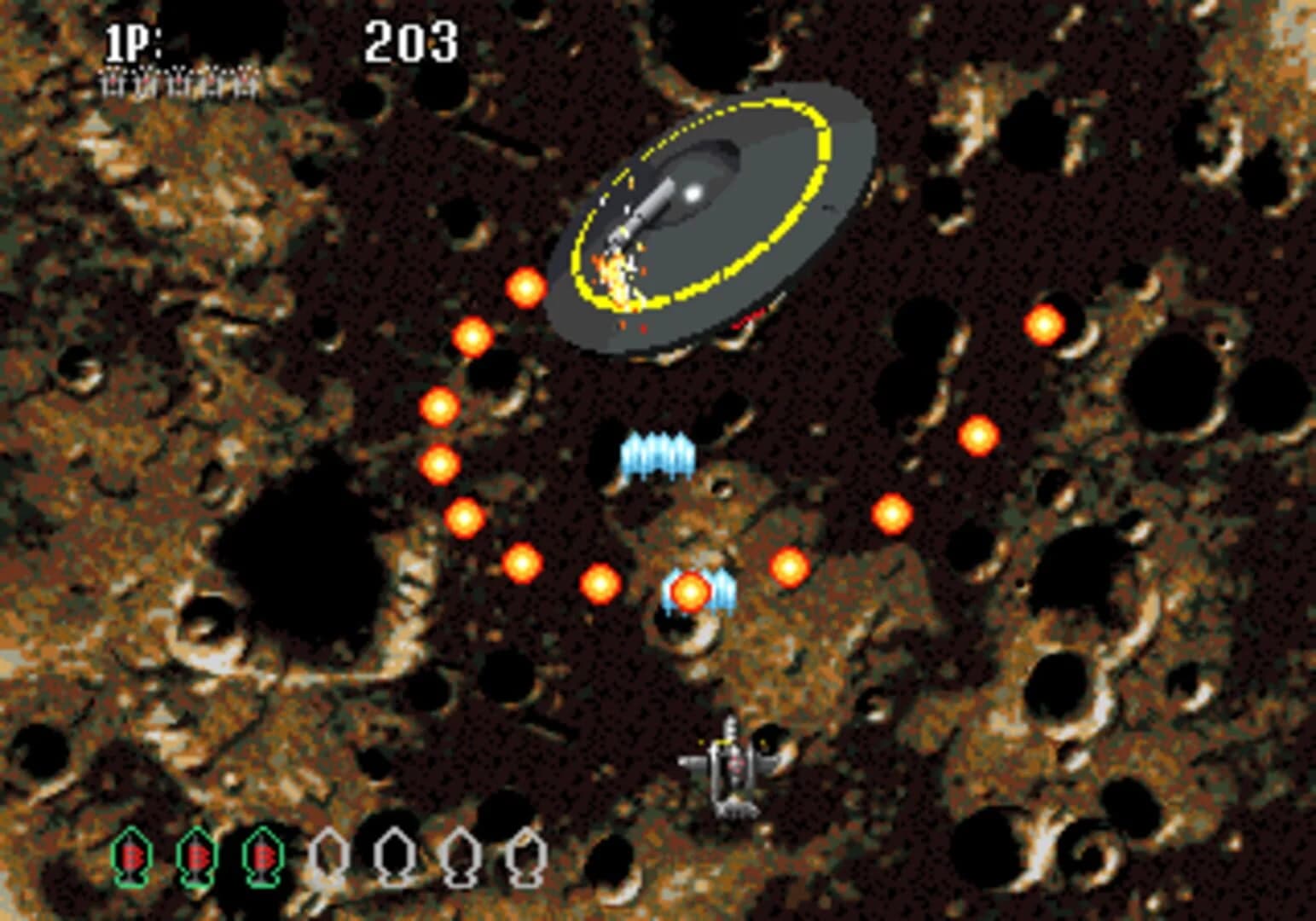Image resolution: width=1316 pixels, height=921 pixels.
Task: Select the rightmost orange bullet near screen edge
Action: coord(1044,326)
